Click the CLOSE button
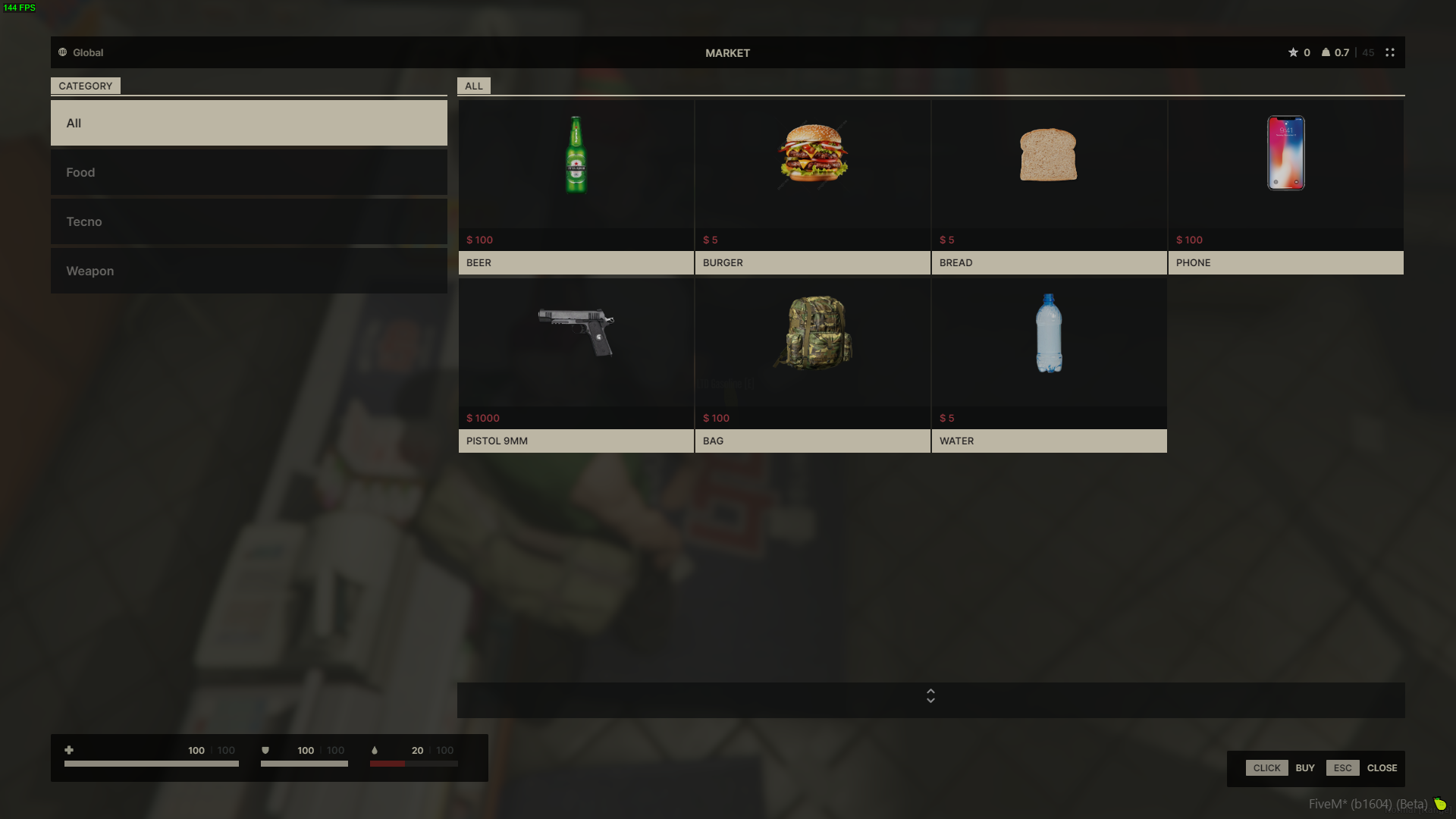The width and height of the screenshot is (1456, 819). [1382, 767]
